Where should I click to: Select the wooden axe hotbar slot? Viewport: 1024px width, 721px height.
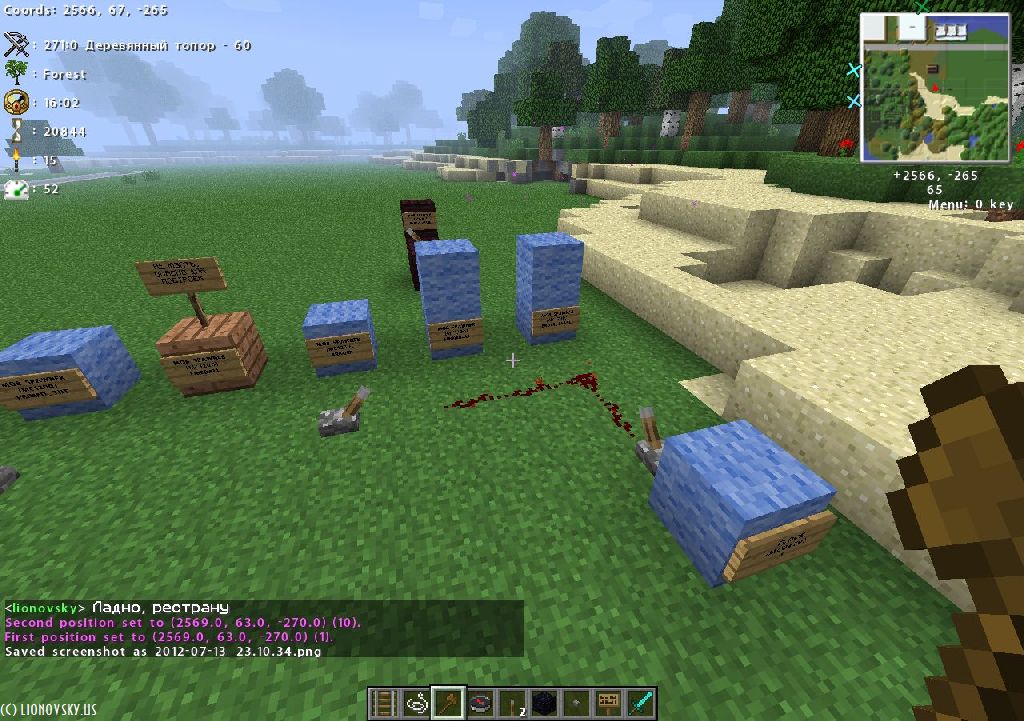[449, 703]
